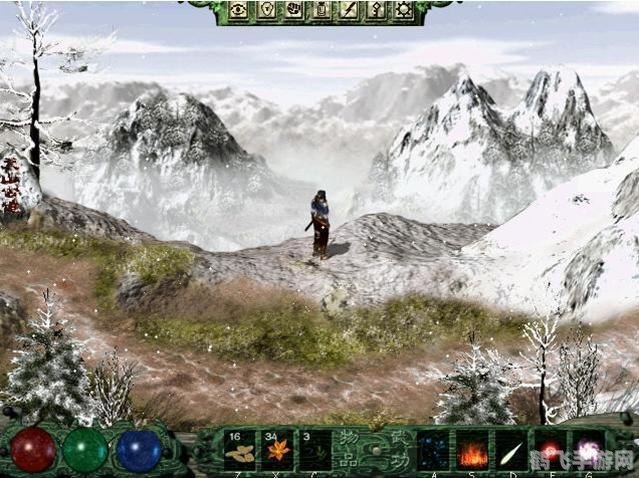639x478 pixels.
Task: Open the 武功 martial arts panel
Action: (395, 449)
